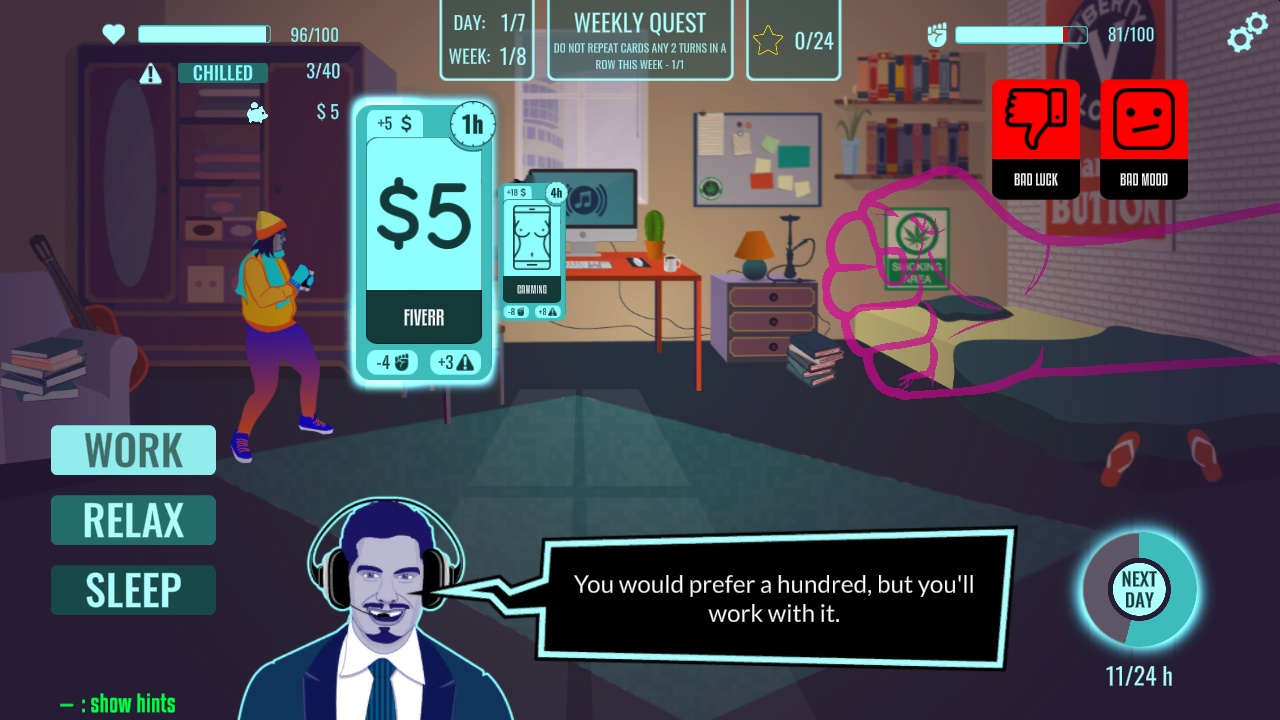The width and height of the screenshot is (1280, 720).
Task: Open the WORK category
Action: pyautogui.click(x=133, y=450)
